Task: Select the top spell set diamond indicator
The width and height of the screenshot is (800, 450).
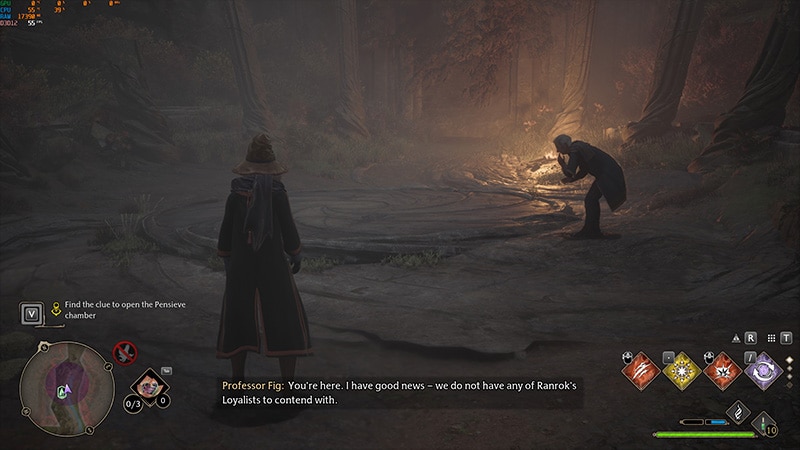Action: click(x=789, y=359)
